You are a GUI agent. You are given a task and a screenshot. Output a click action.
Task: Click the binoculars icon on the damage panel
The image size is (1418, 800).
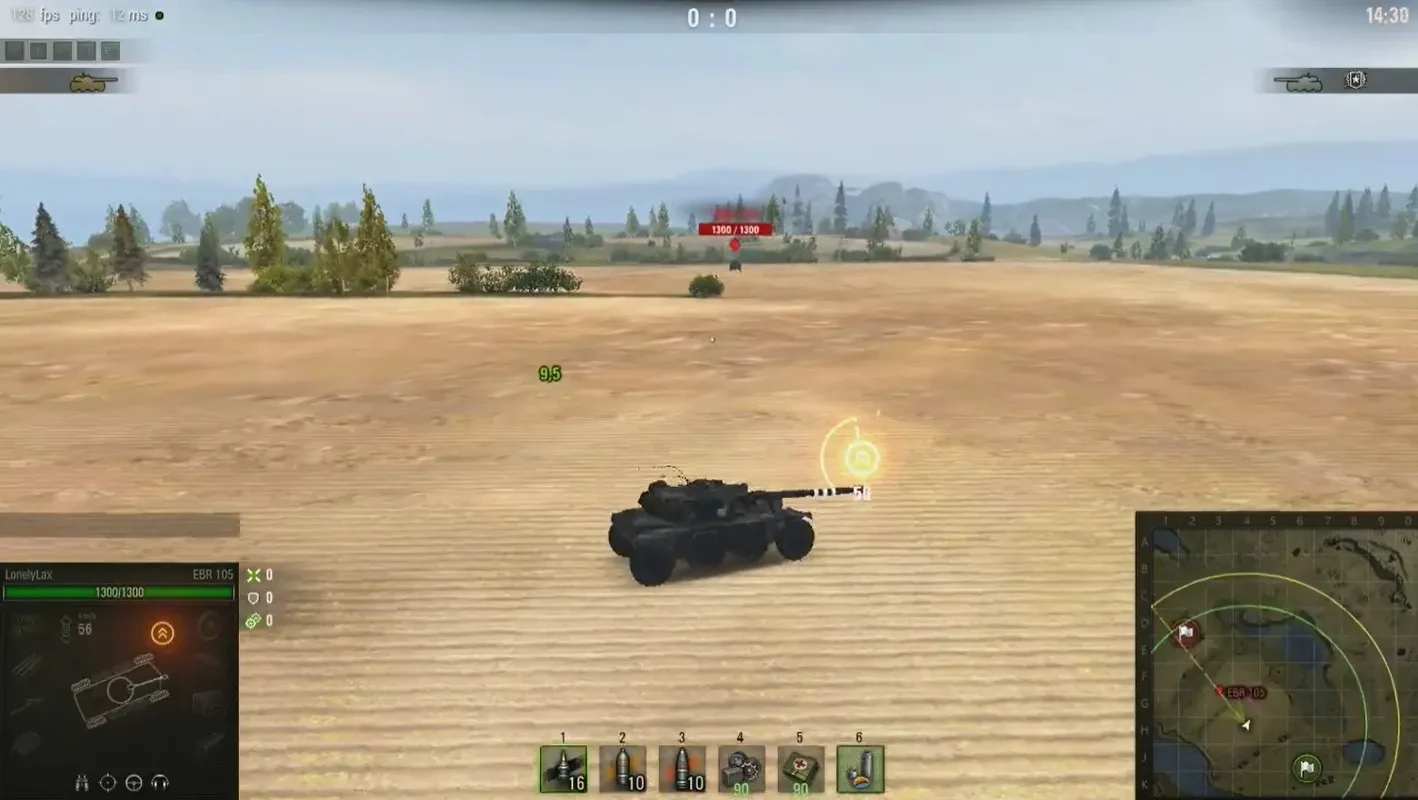[82, 783]
